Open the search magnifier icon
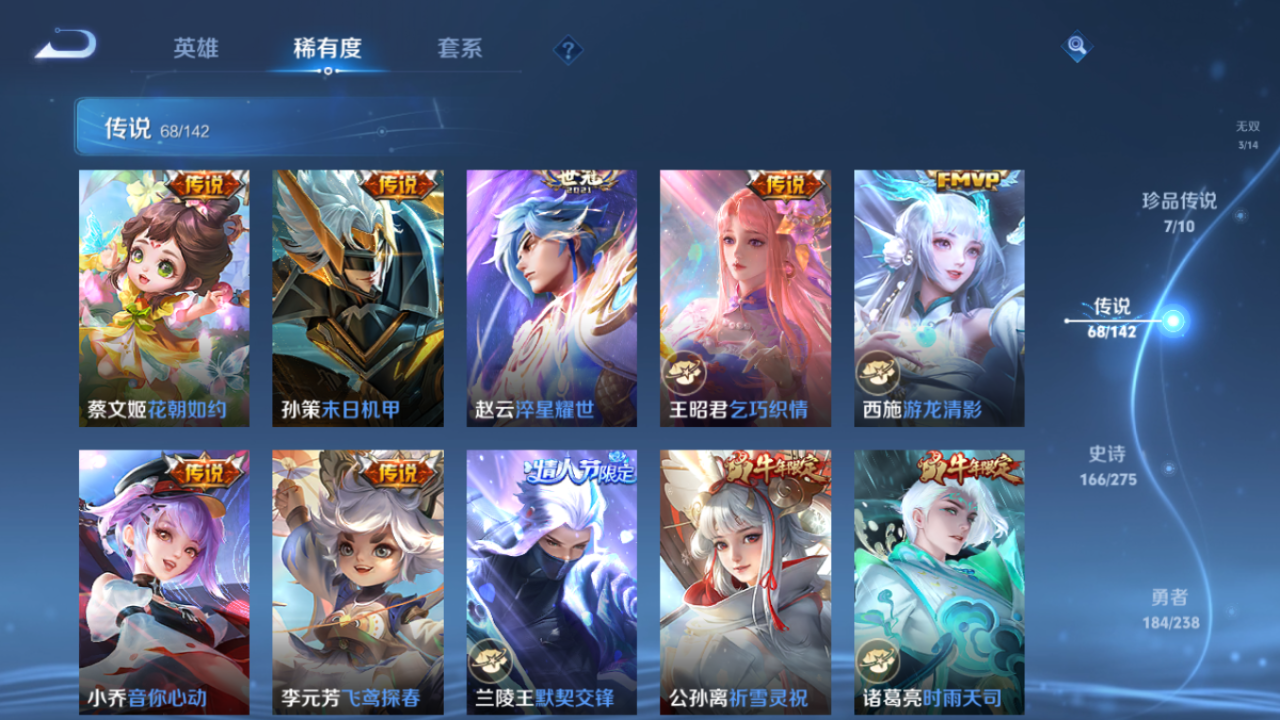This screenshot has height=720, width=1280. tap(1075, 47)
